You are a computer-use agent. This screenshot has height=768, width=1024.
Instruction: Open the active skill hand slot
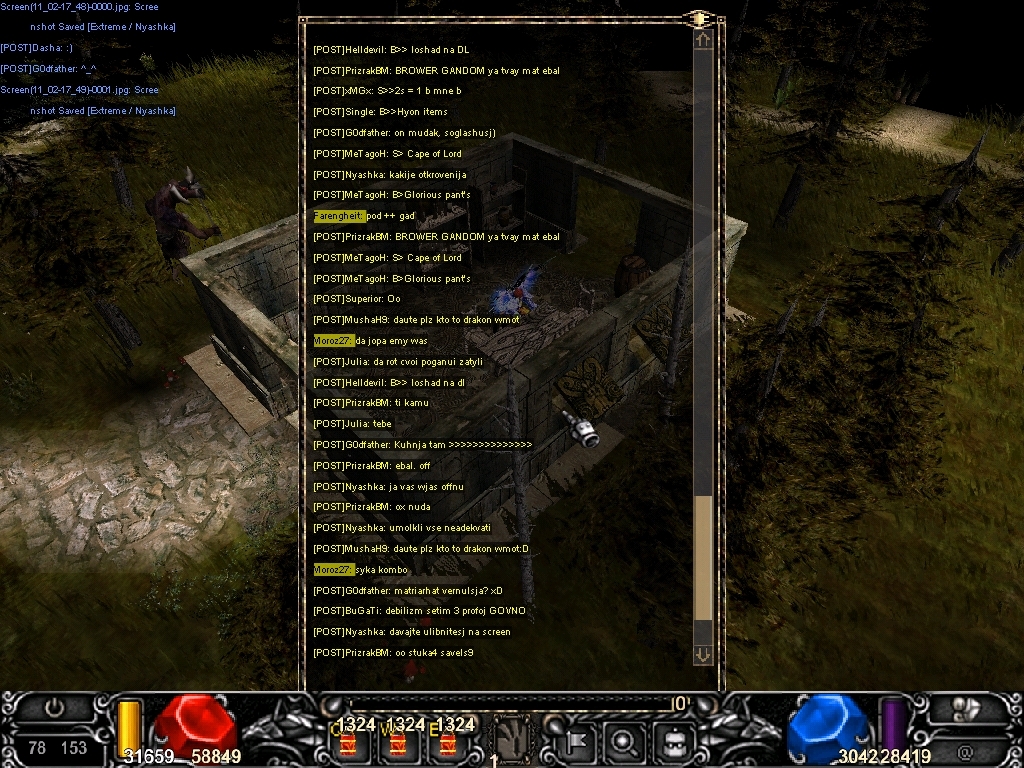pos(512,740)
